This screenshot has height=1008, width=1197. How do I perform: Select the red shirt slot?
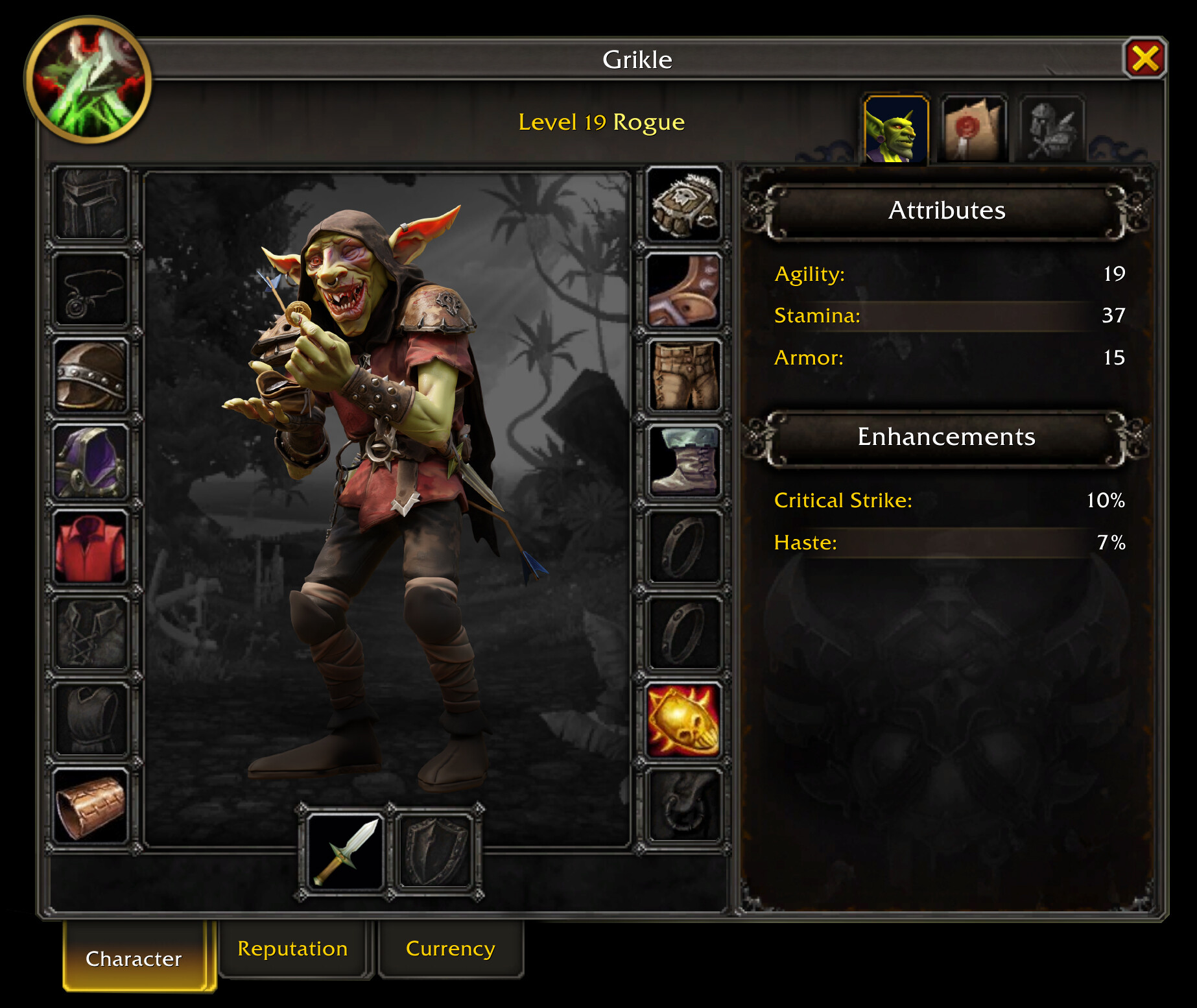pos(91,547)
